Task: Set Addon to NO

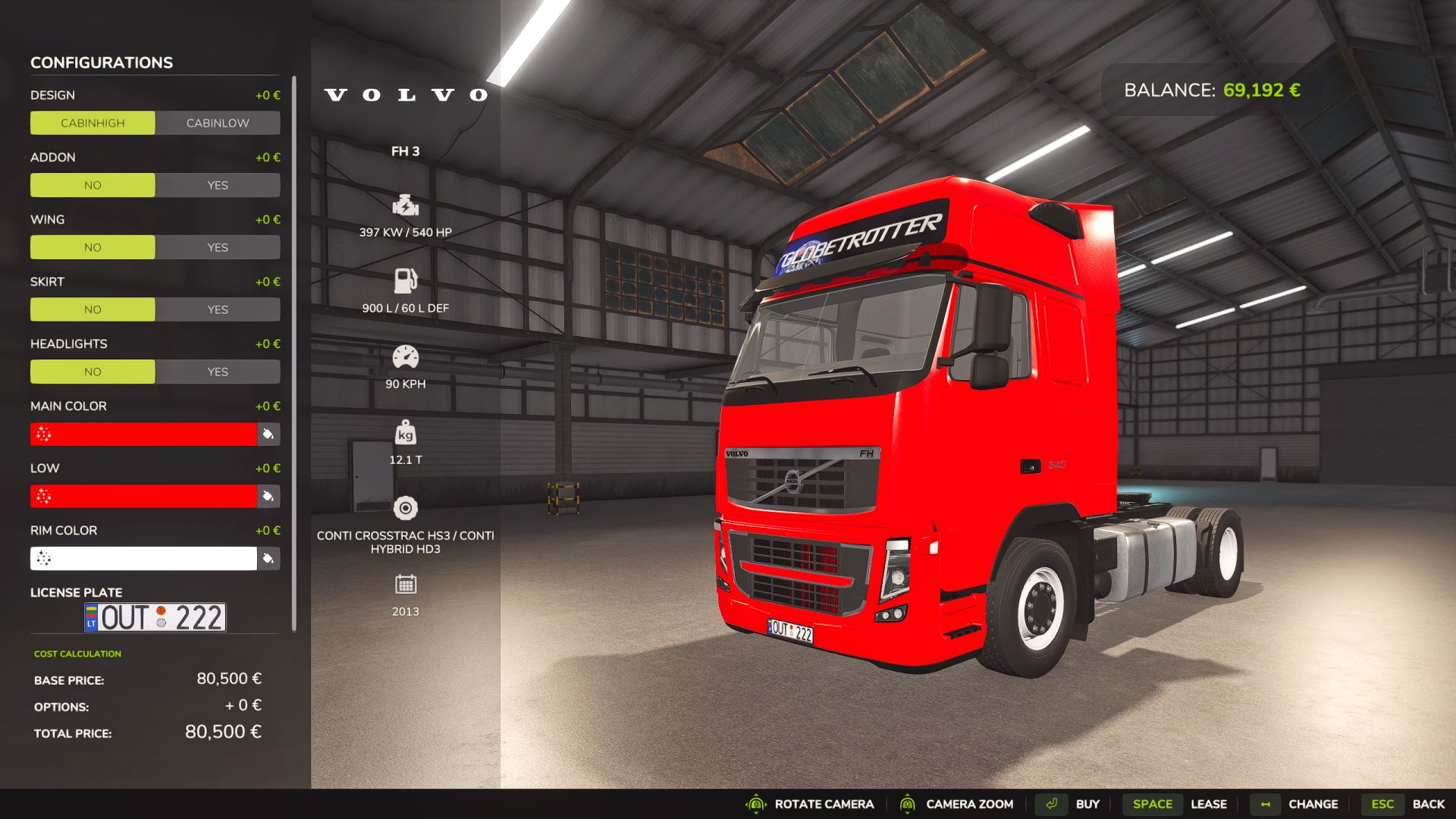Action: (x=93, y=185)
